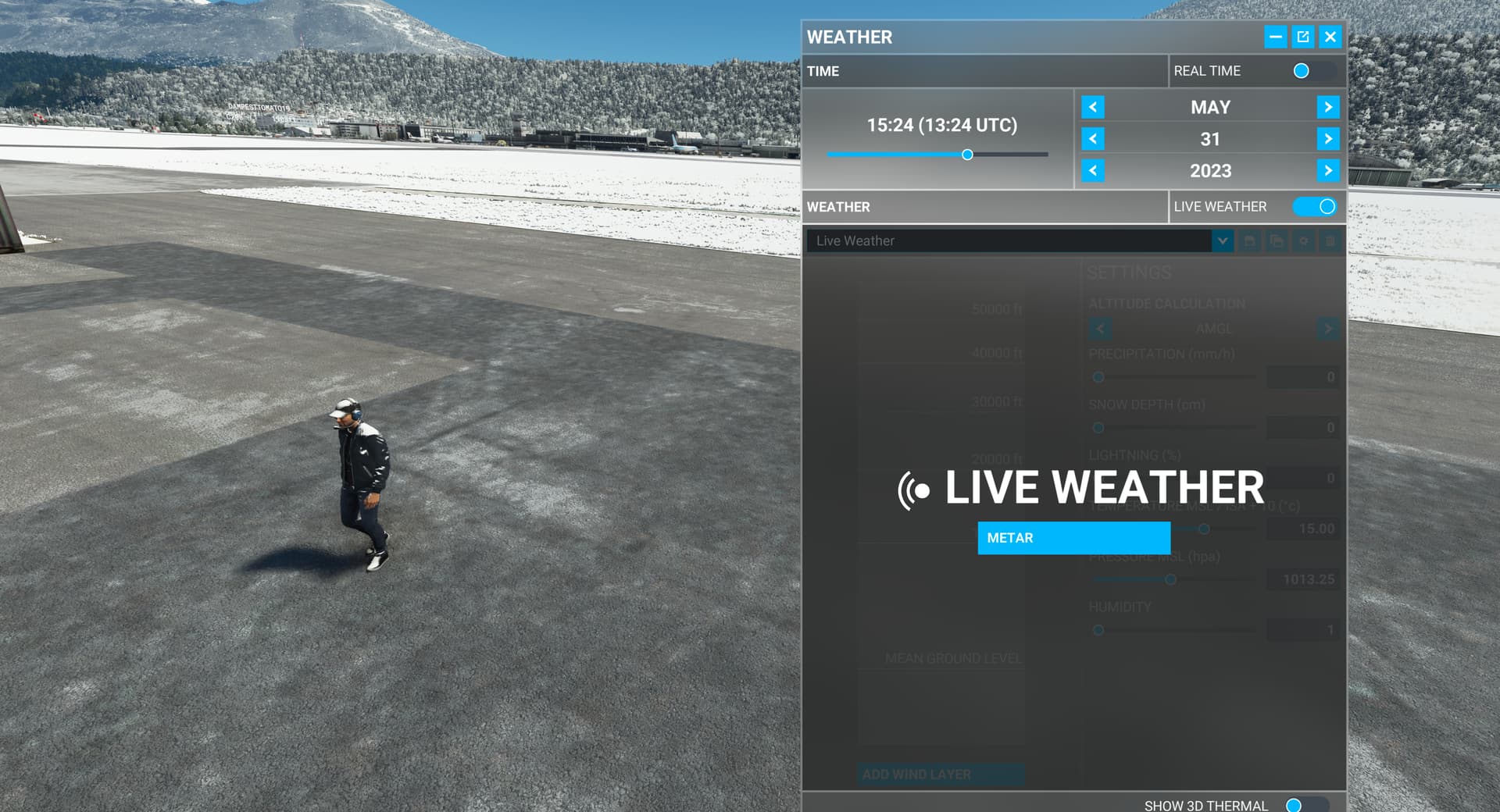The height and width of the screenshot is (812, 1500).
Task: Save the current weather preset
Action: coord(1250,240)
